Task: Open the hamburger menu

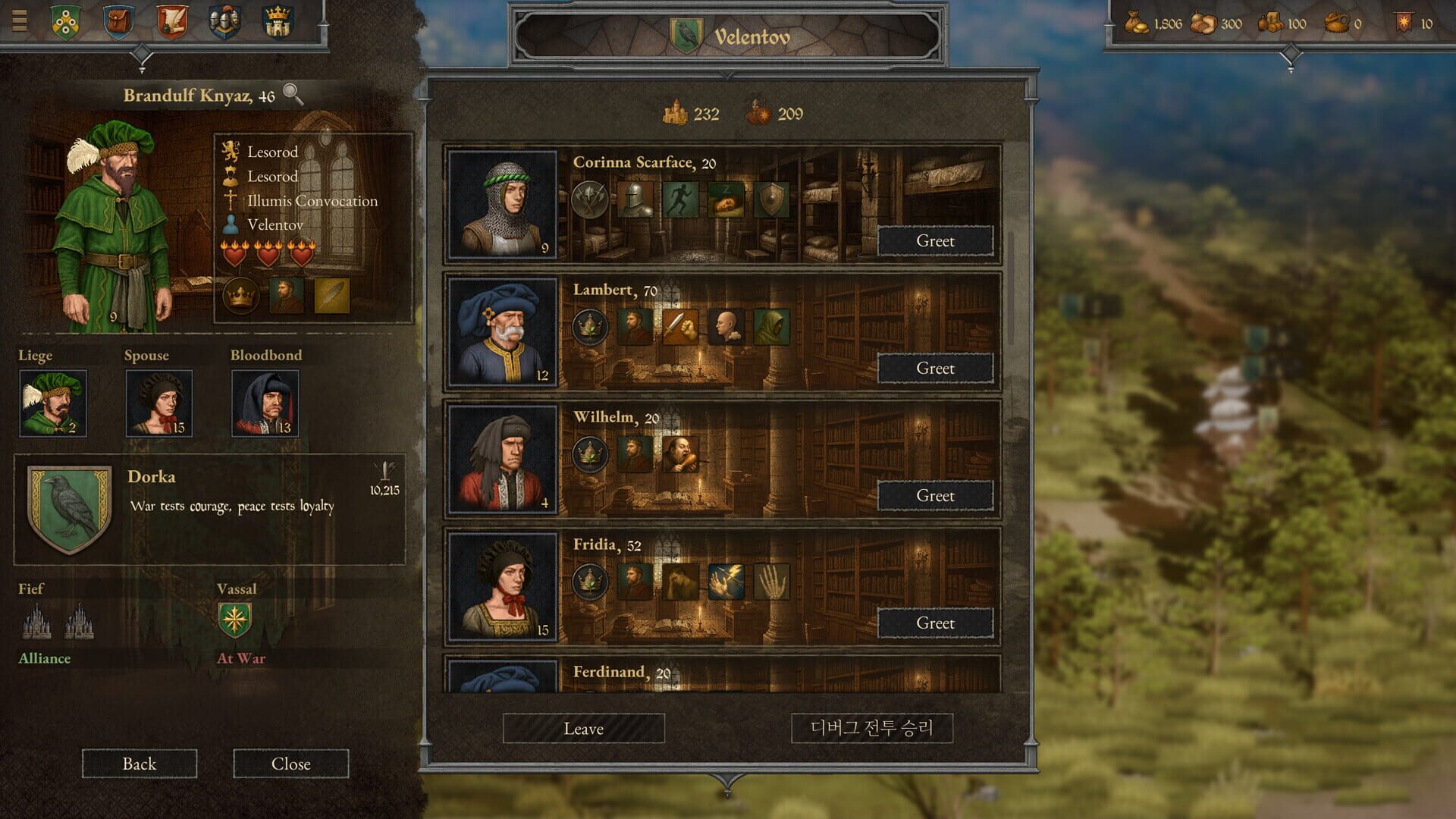Action: 20,20
